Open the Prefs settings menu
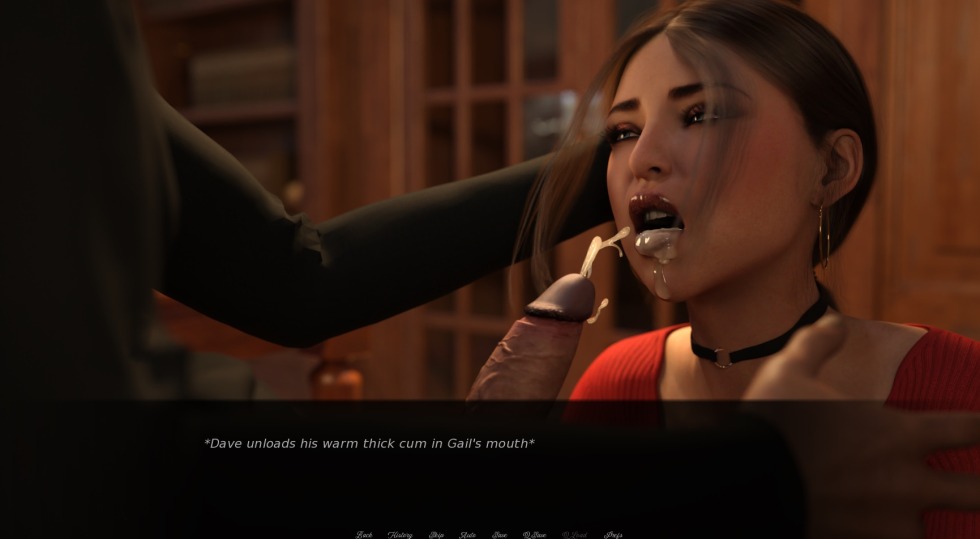Image resolution: width=980 pixels, height=539 pixels. coord(613,535)
